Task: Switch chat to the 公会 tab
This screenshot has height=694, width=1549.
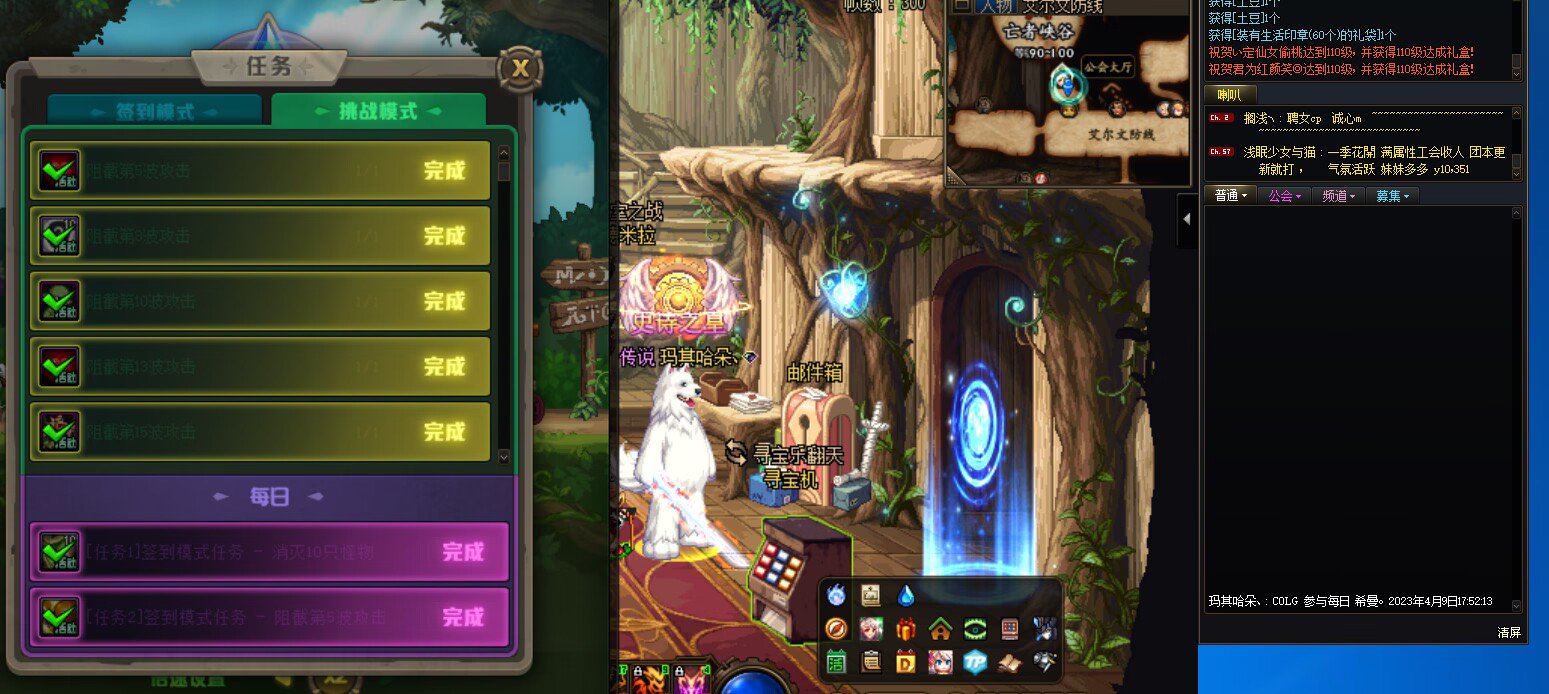Action: pos(1284,196)
